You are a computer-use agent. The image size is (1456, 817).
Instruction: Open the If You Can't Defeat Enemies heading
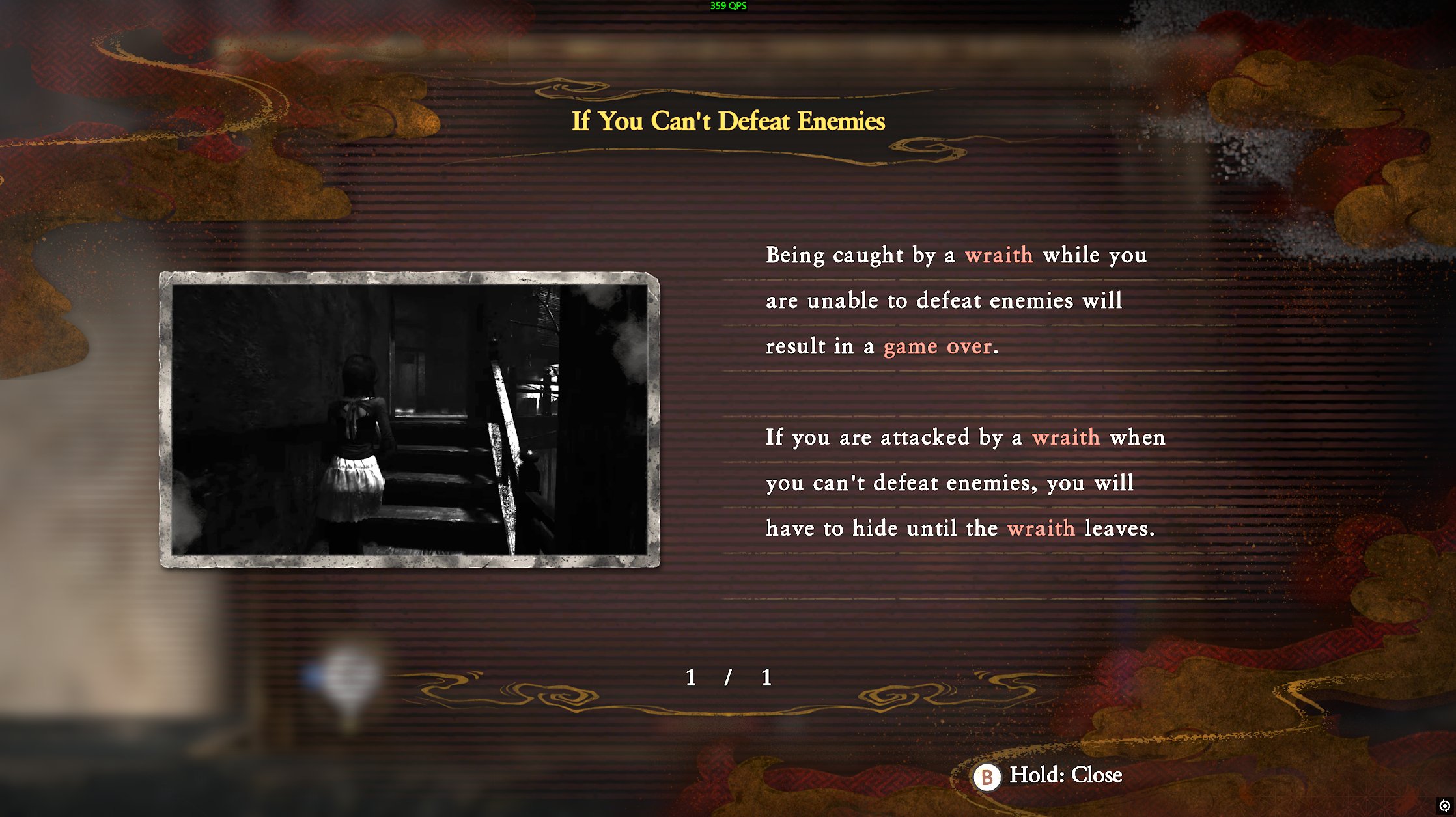[x=727, y=121]
